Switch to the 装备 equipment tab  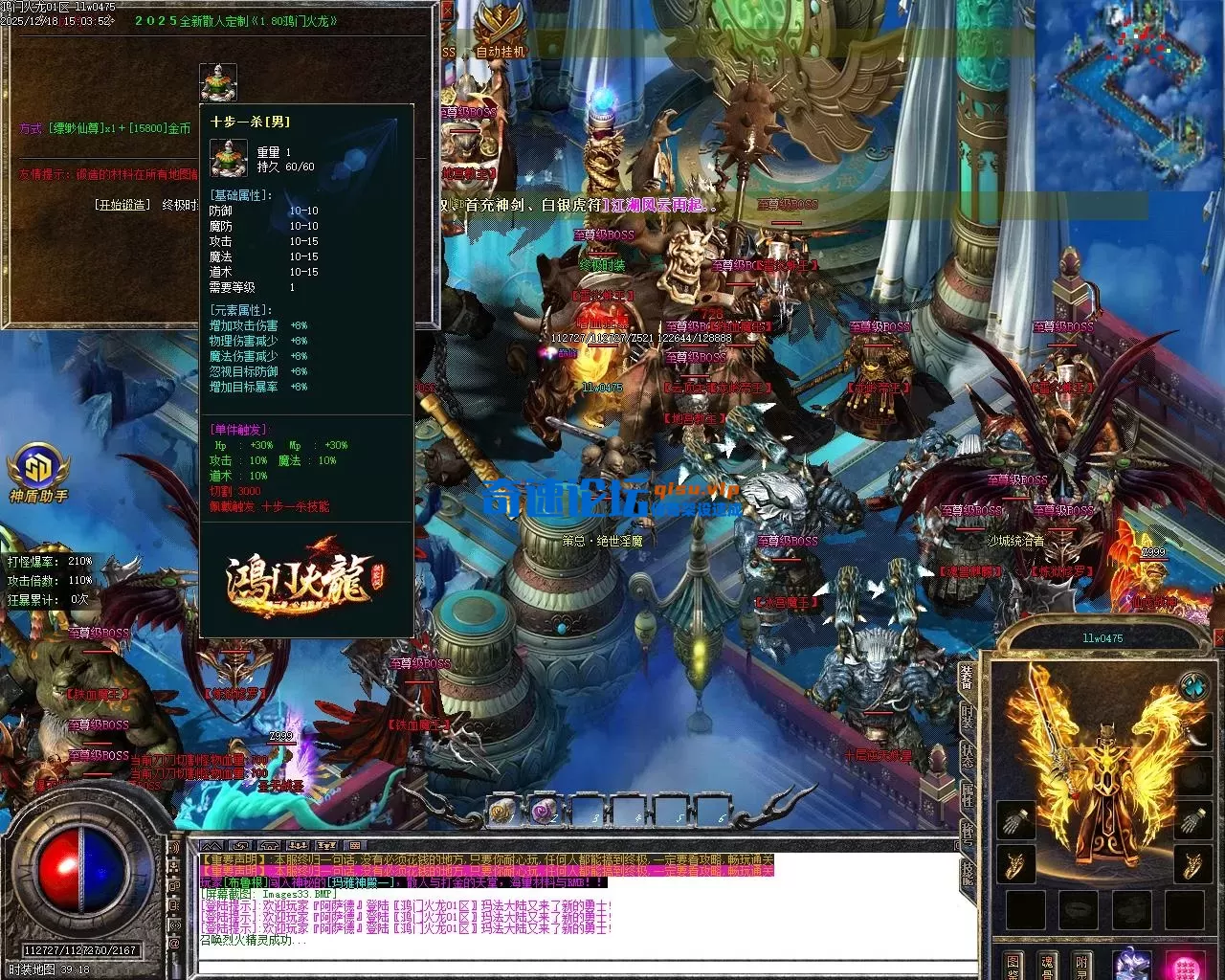tap(968, 679)
